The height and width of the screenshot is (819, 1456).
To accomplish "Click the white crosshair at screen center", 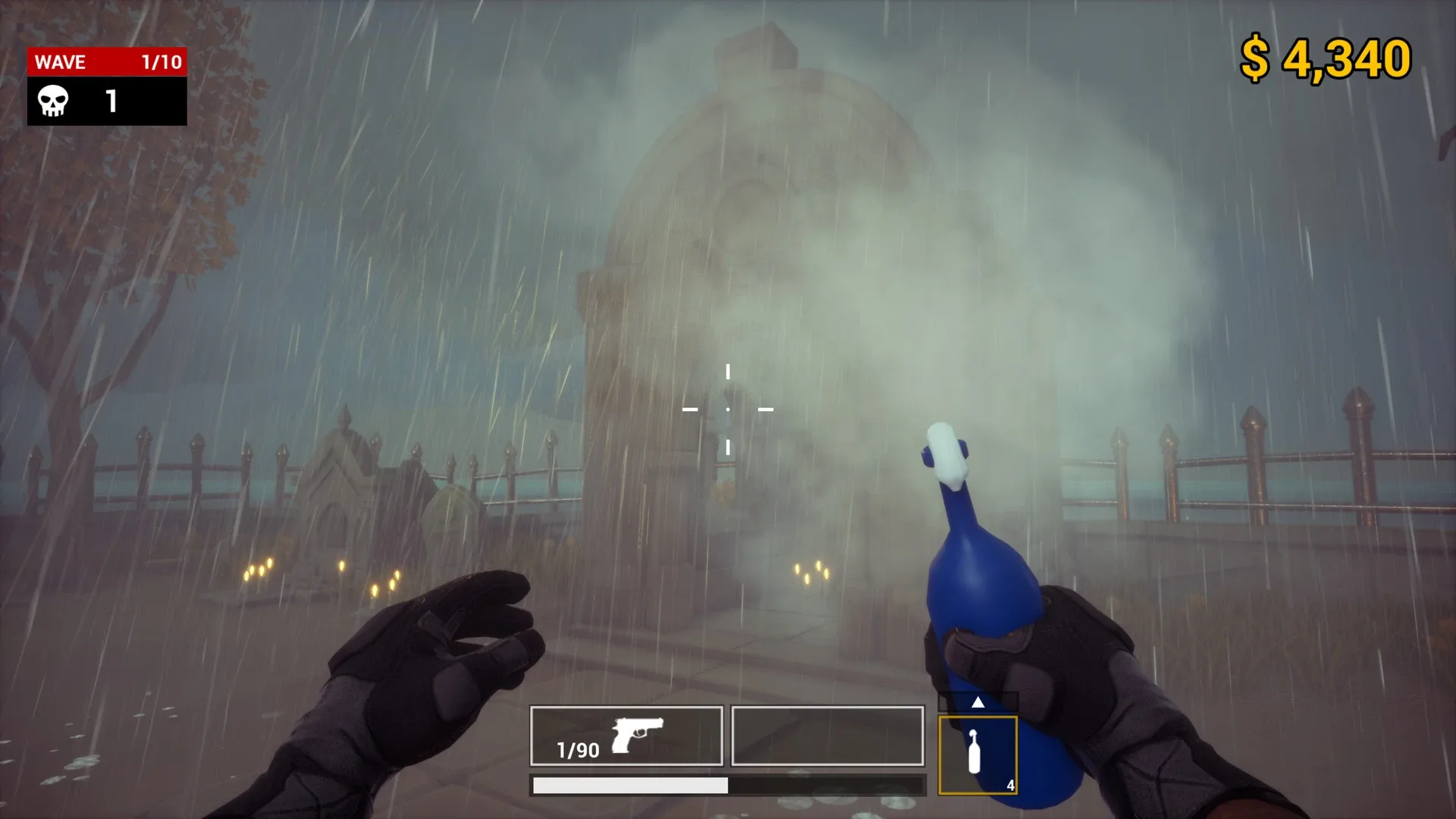I will point(728,408).
